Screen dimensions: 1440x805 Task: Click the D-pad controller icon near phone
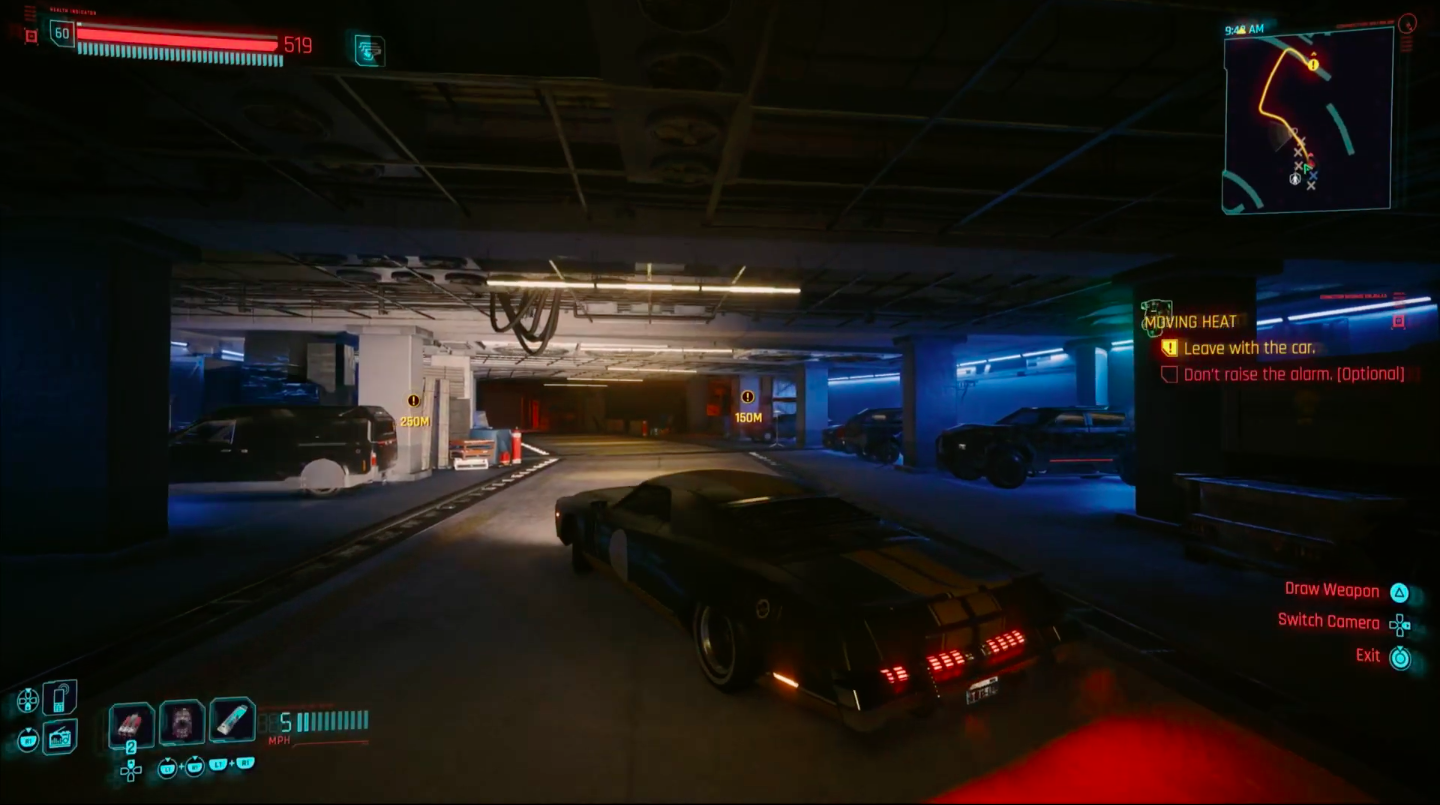point(30,700)
